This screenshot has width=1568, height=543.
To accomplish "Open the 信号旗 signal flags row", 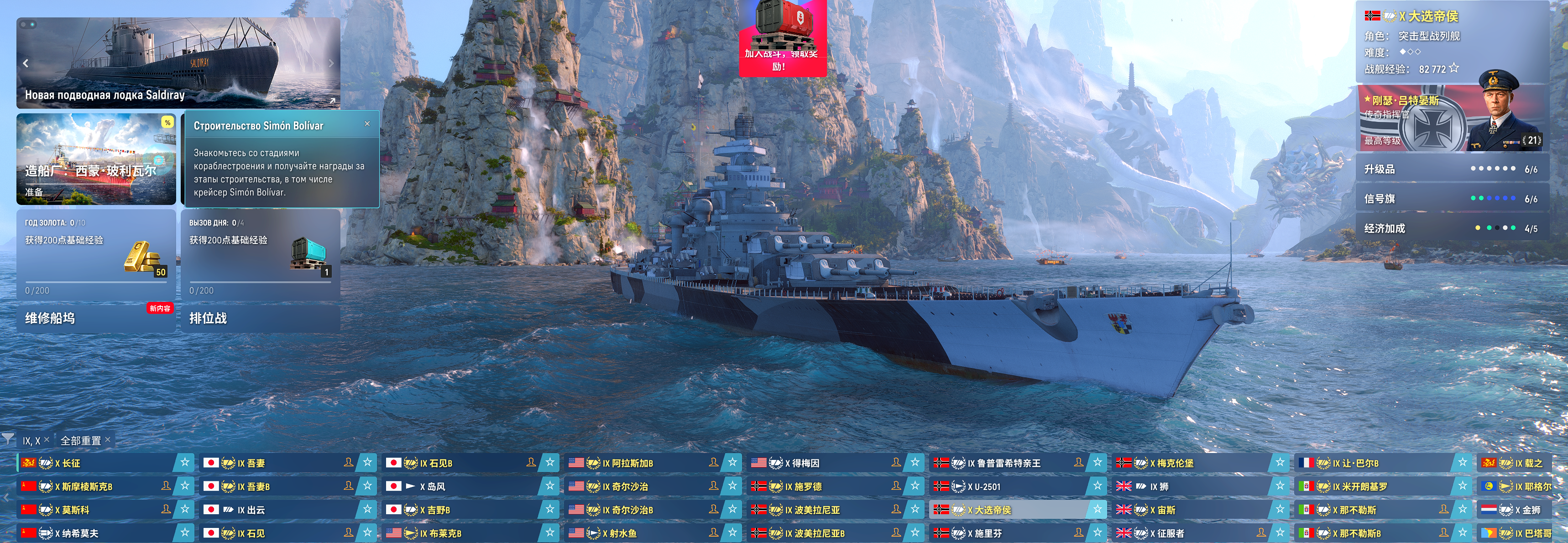I will [1451, 199].
